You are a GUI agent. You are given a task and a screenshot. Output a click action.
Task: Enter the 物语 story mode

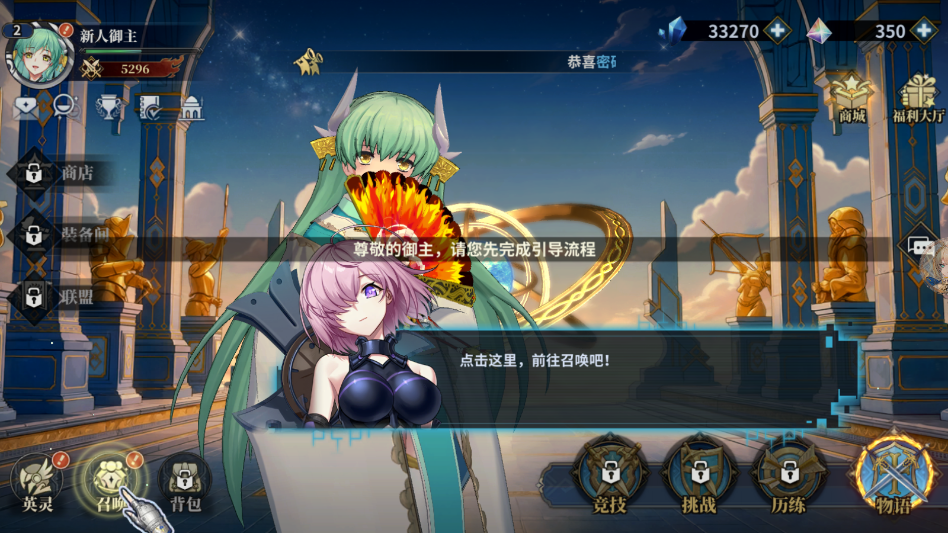[893, 476]
